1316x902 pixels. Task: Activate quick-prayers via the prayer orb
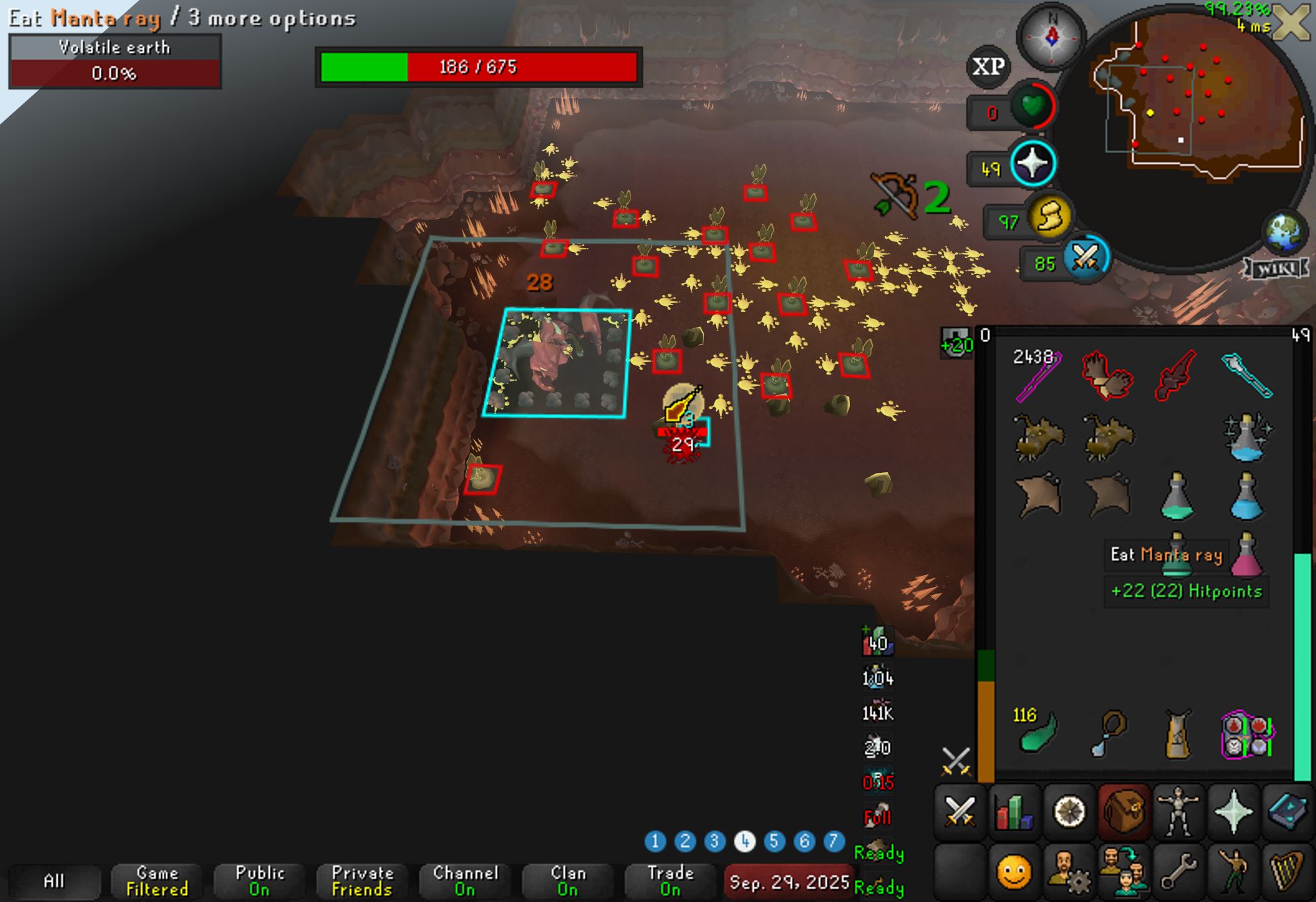1032,164
